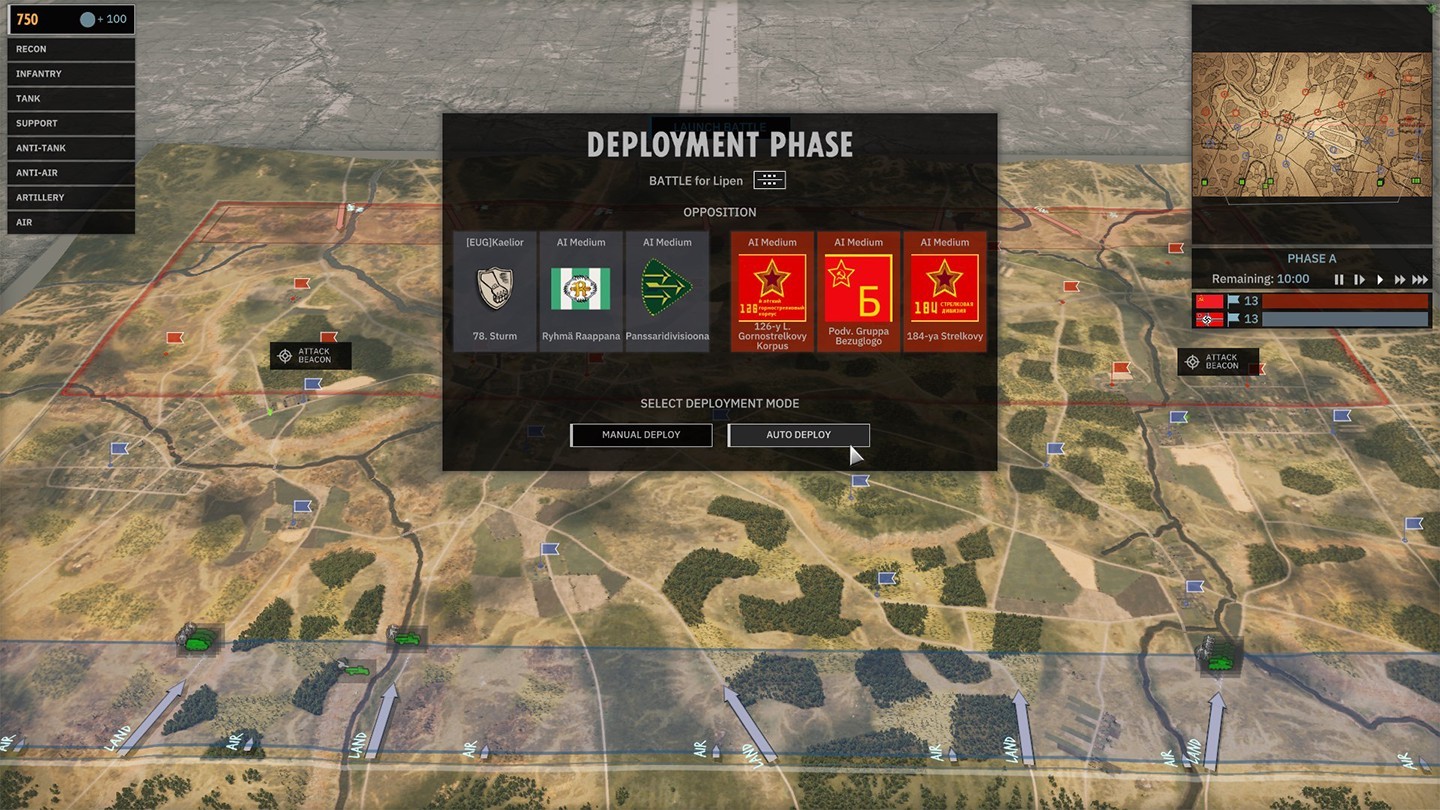Click the Soviet red score progress bar
Screen dimensions: 1440x810
point(1345,300)
